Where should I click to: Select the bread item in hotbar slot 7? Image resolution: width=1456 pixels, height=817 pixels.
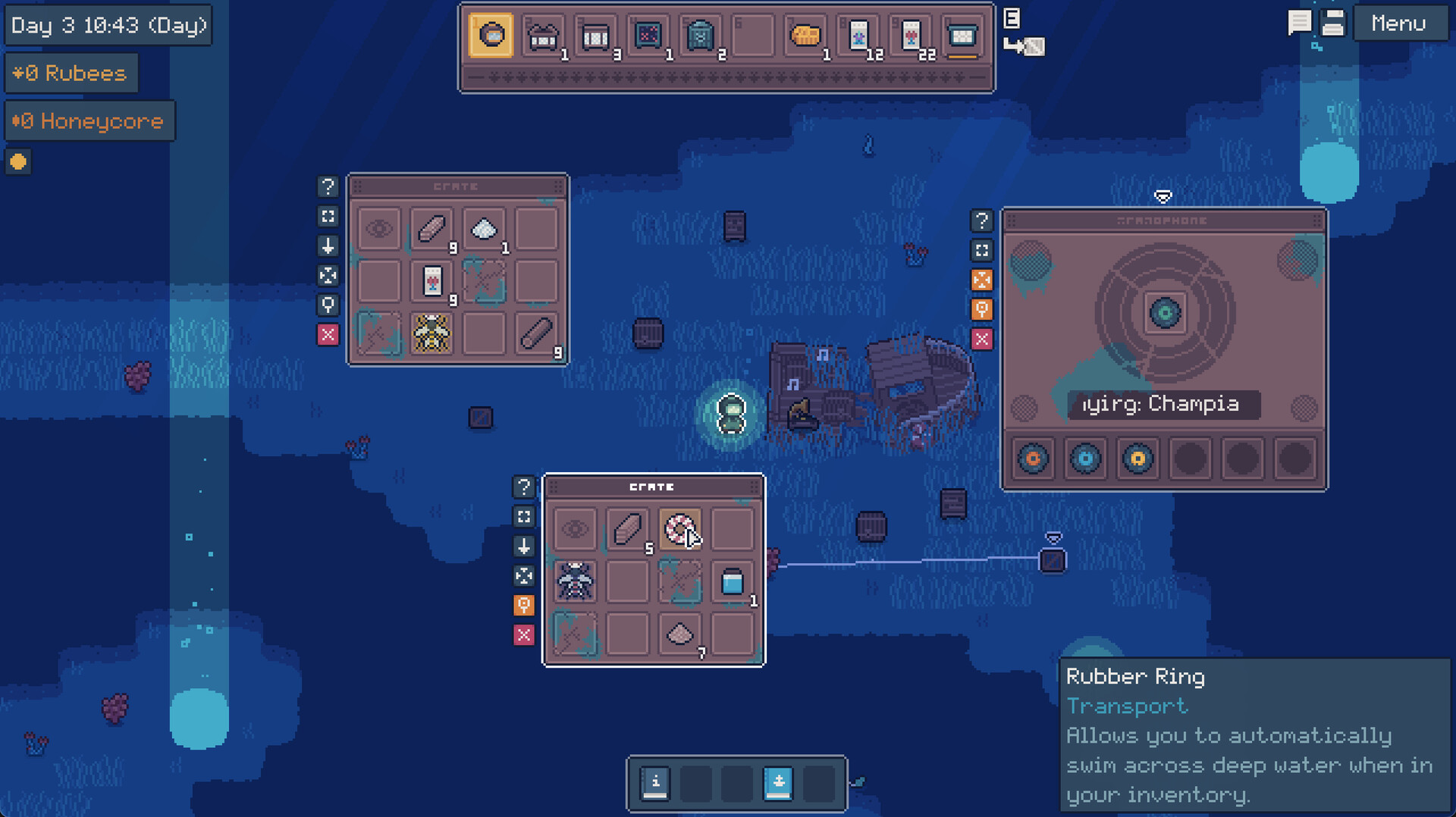click(806, 34)
